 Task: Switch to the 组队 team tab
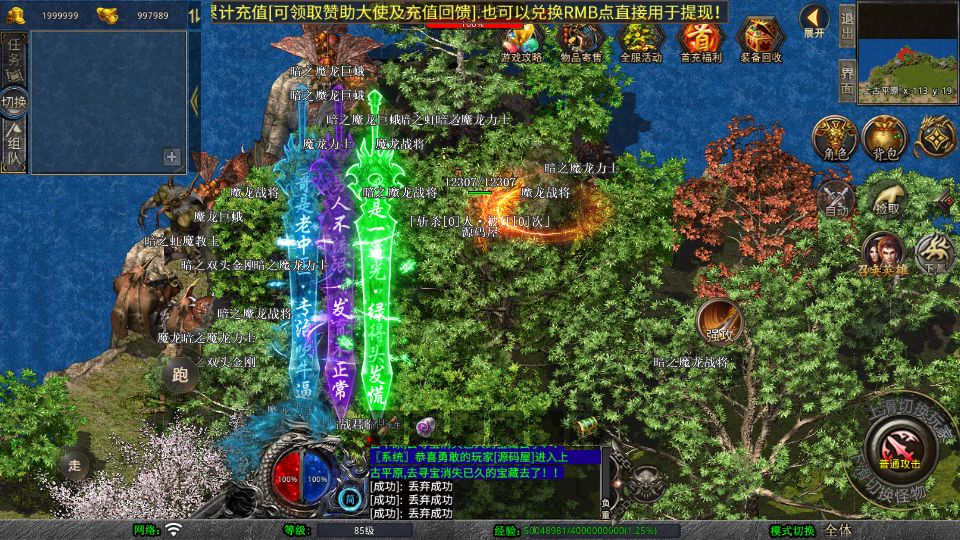point(14,145)
